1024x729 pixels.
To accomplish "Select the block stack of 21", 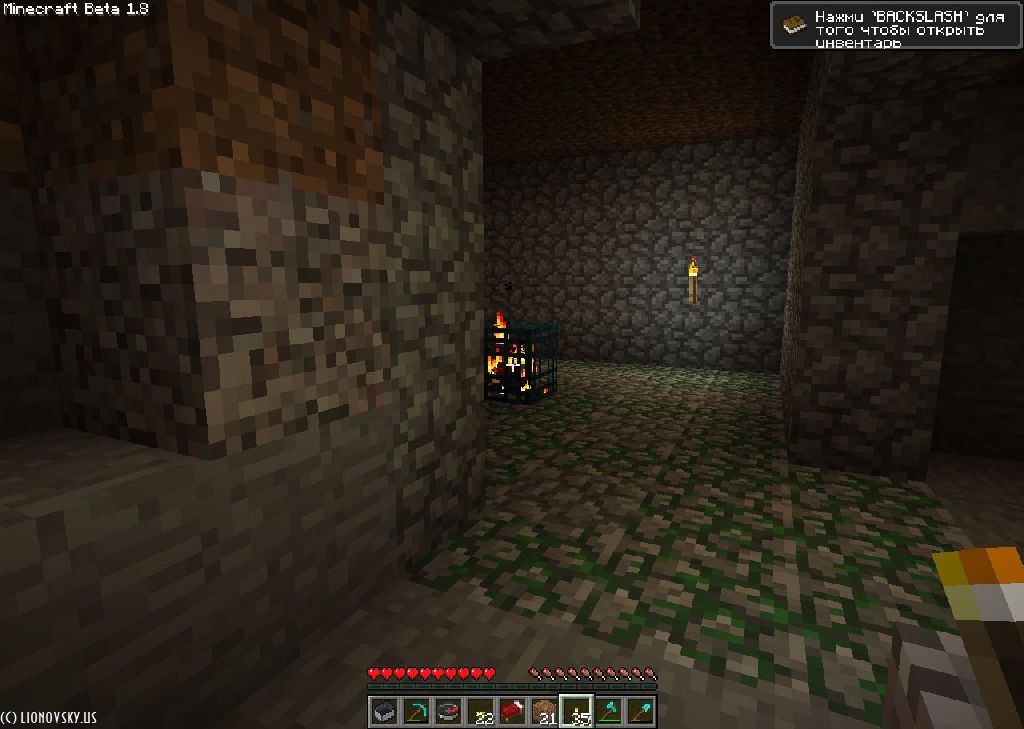I will [x=544, y=712].
